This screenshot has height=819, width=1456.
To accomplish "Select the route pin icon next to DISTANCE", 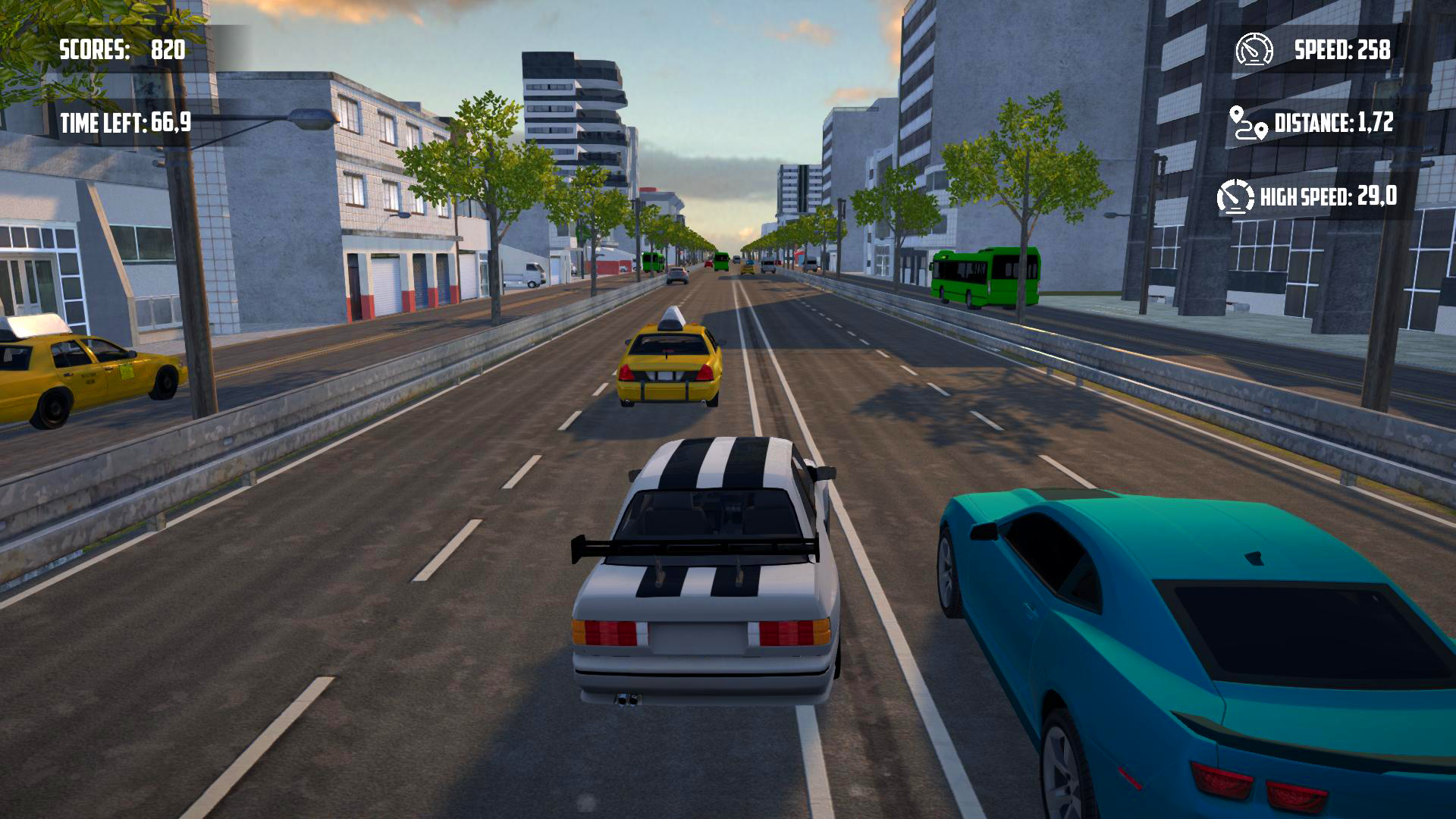I will [1246, 121].
